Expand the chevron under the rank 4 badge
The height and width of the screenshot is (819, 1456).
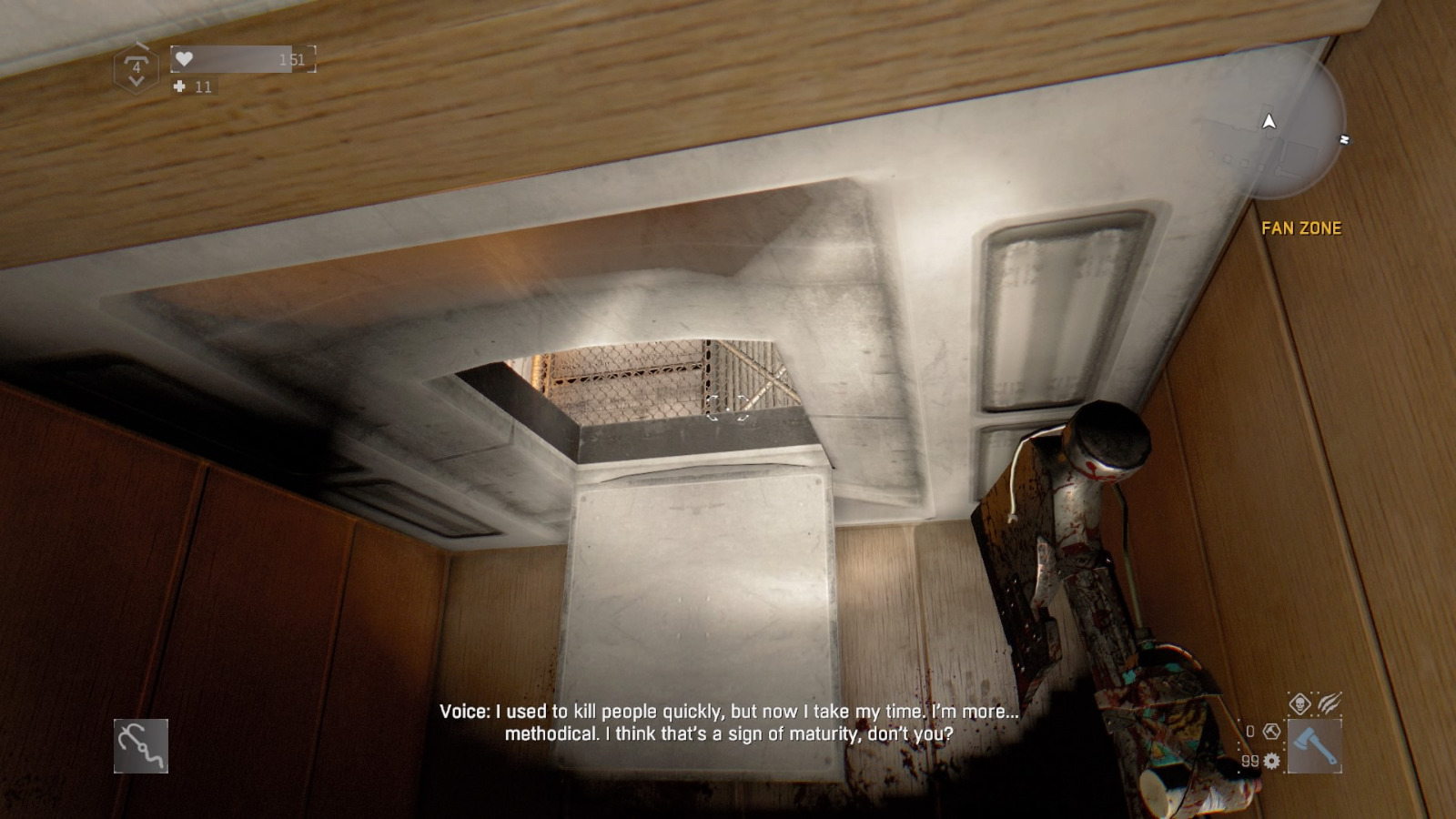pos(136,80)
